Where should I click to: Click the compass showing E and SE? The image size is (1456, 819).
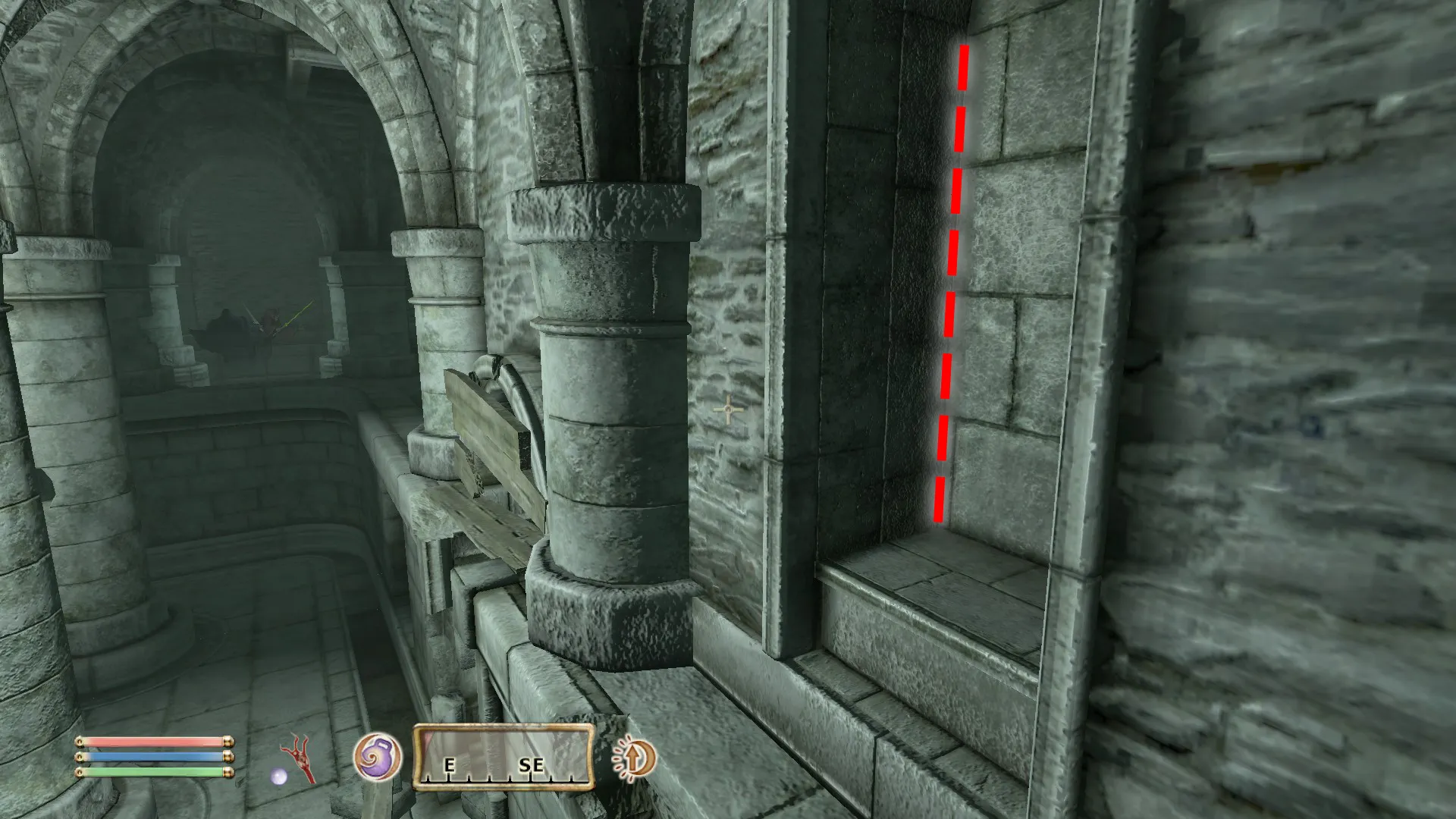[x=503, y=757]
